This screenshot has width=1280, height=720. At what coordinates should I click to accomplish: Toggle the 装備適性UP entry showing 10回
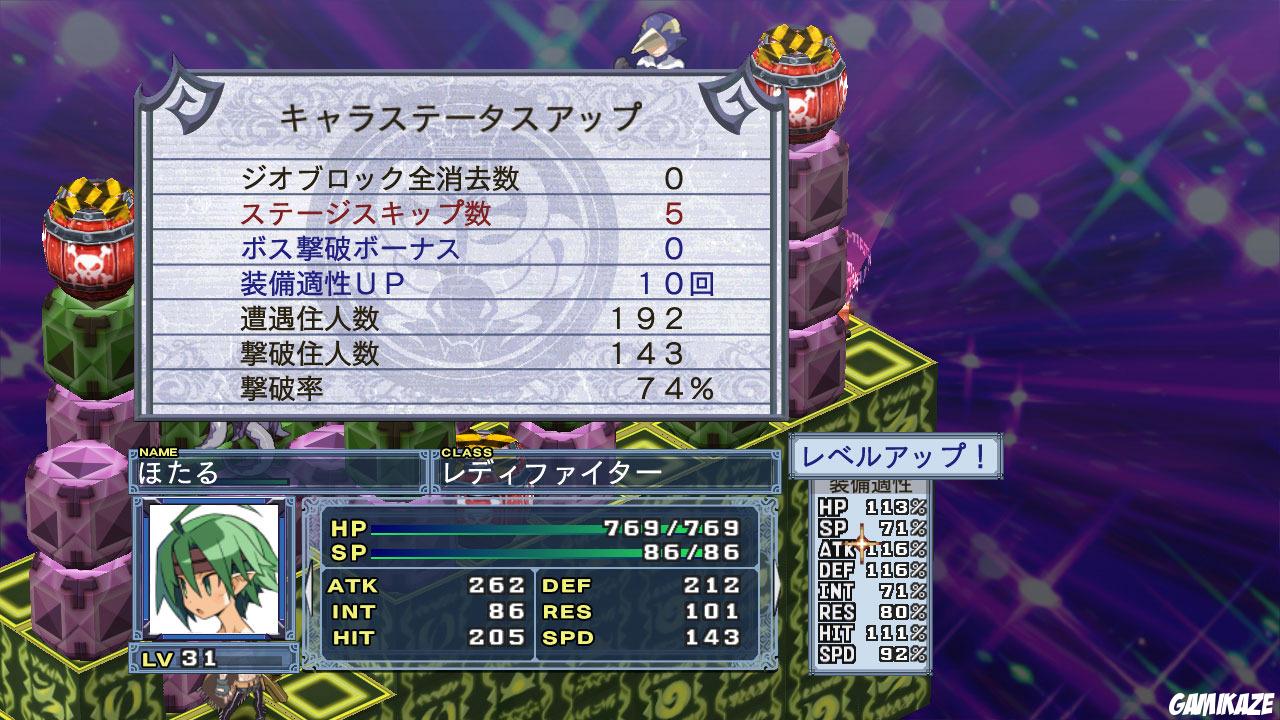(460, 286)
